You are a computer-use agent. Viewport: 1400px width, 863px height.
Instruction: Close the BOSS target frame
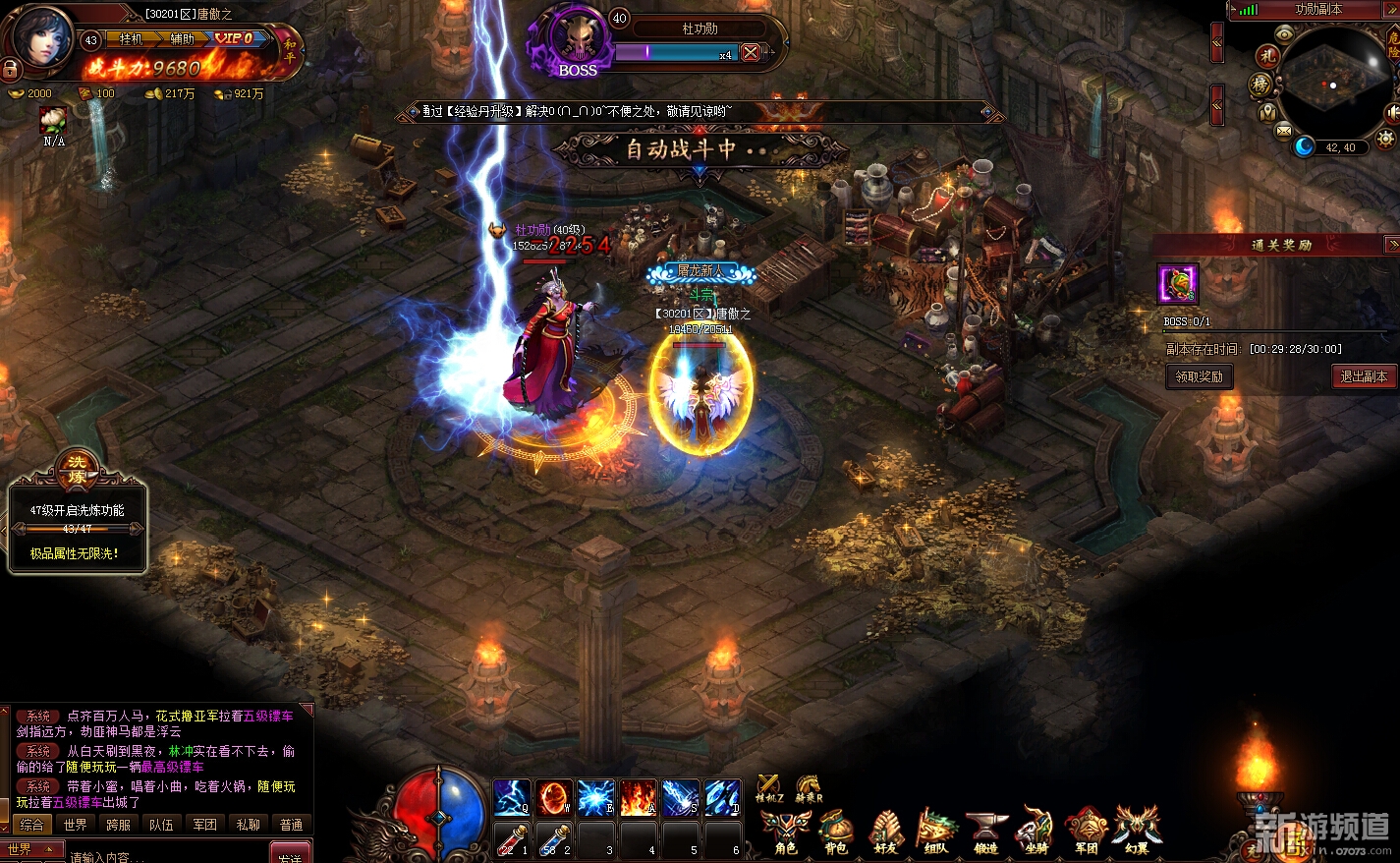(x=751, y=53)
